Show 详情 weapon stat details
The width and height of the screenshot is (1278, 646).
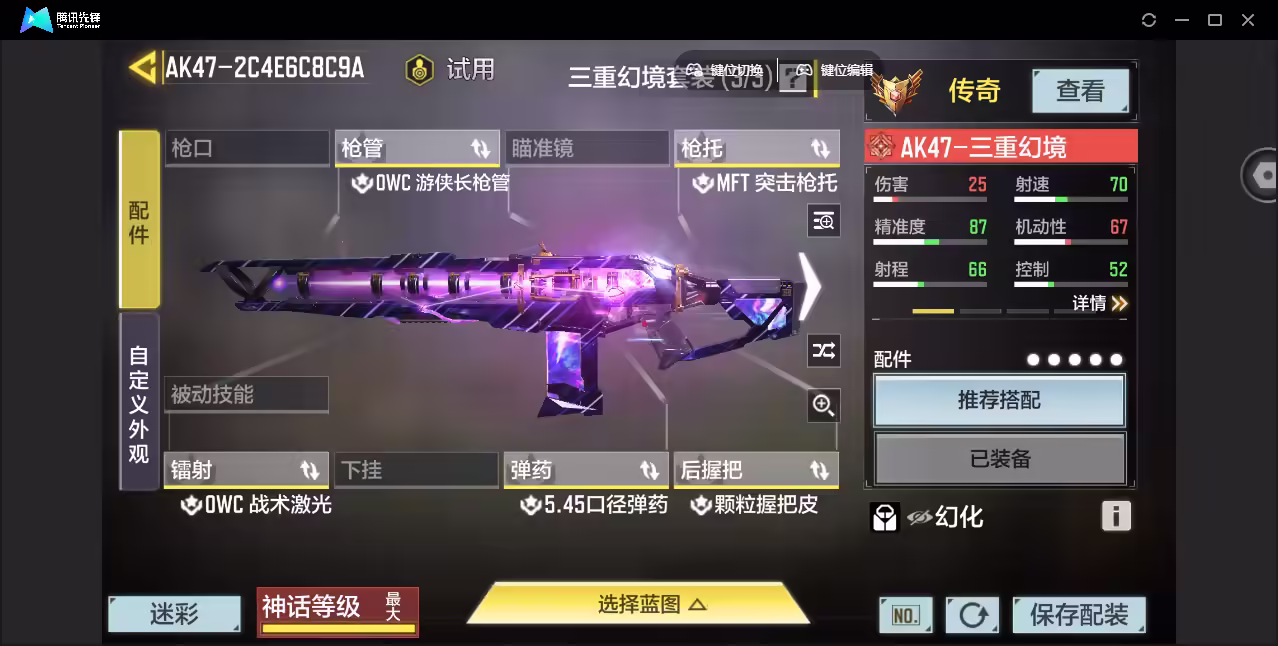(1099, 303)
